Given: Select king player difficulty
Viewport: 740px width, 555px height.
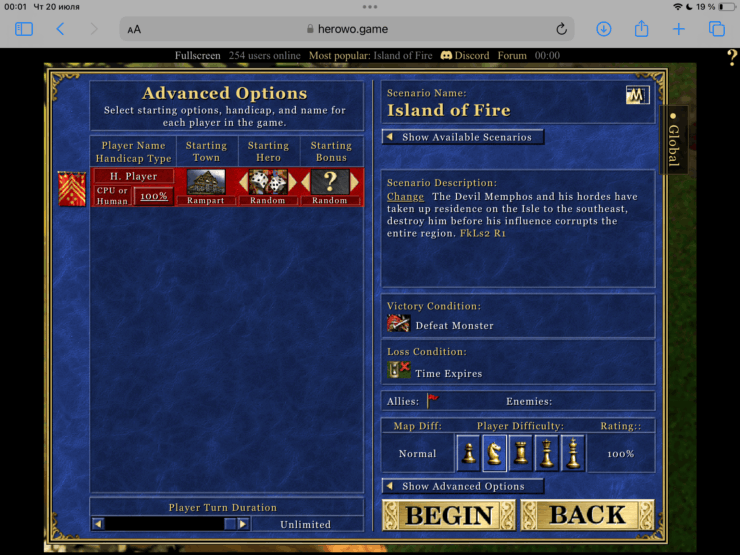Looking at the screenshot, I should click(x=573, y=453).
